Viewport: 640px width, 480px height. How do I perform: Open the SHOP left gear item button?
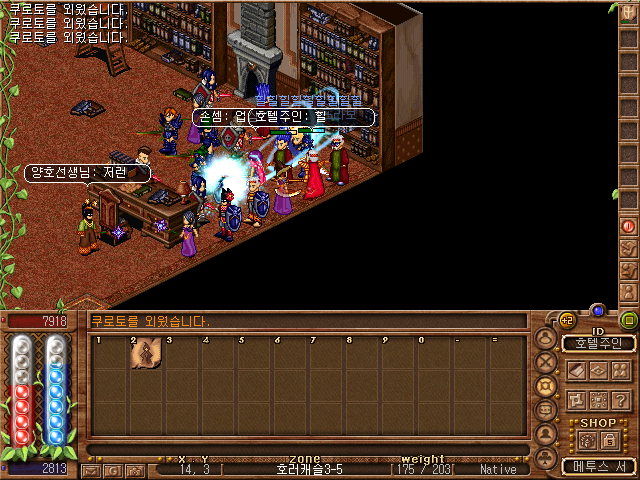(x=587, y=440)
